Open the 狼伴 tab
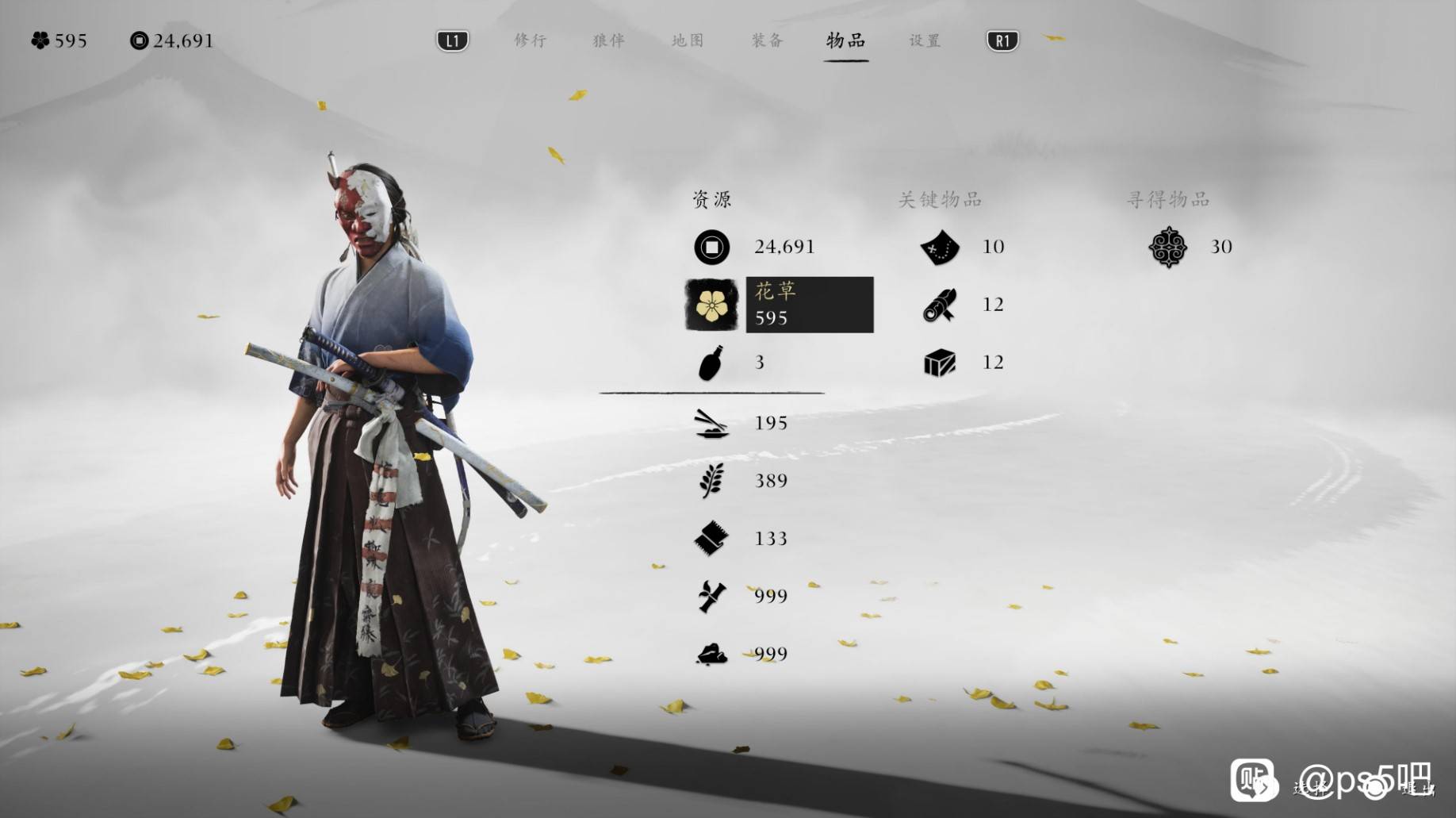1456x818 pixels. 608,40
